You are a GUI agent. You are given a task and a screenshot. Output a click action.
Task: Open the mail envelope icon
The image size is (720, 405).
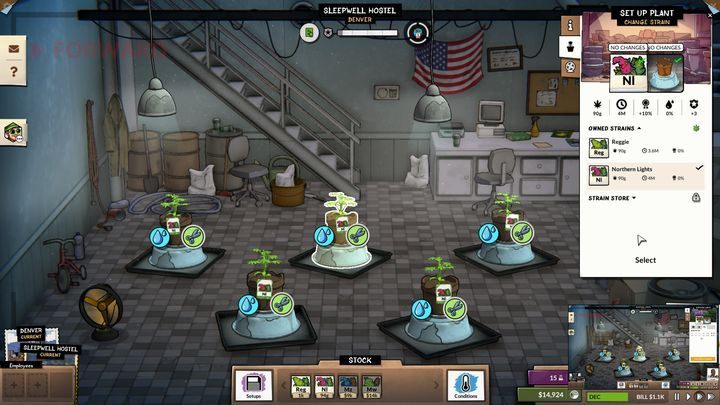(14, 48)
